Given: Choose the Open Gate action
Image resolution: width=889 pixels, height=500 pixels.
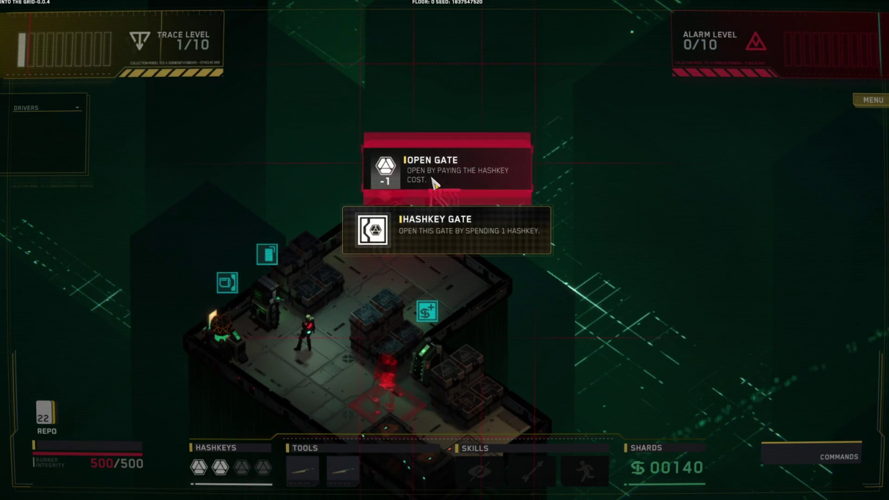Looking at the screenshot, I should coord(447,169).
